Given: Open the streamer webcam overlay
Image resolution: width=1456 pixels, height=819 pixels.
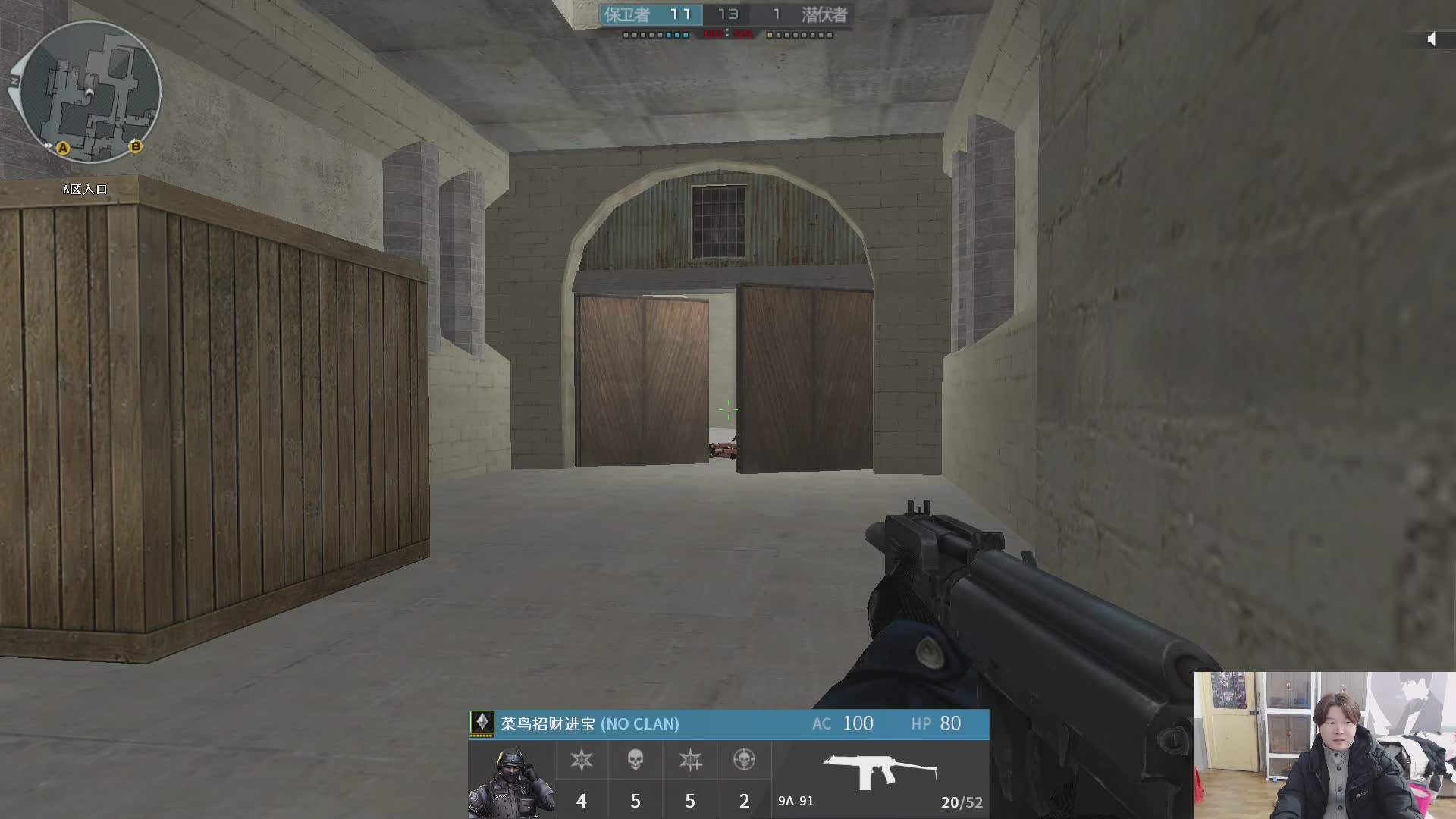Looking at the screenshot, I should click(1324, 745).
